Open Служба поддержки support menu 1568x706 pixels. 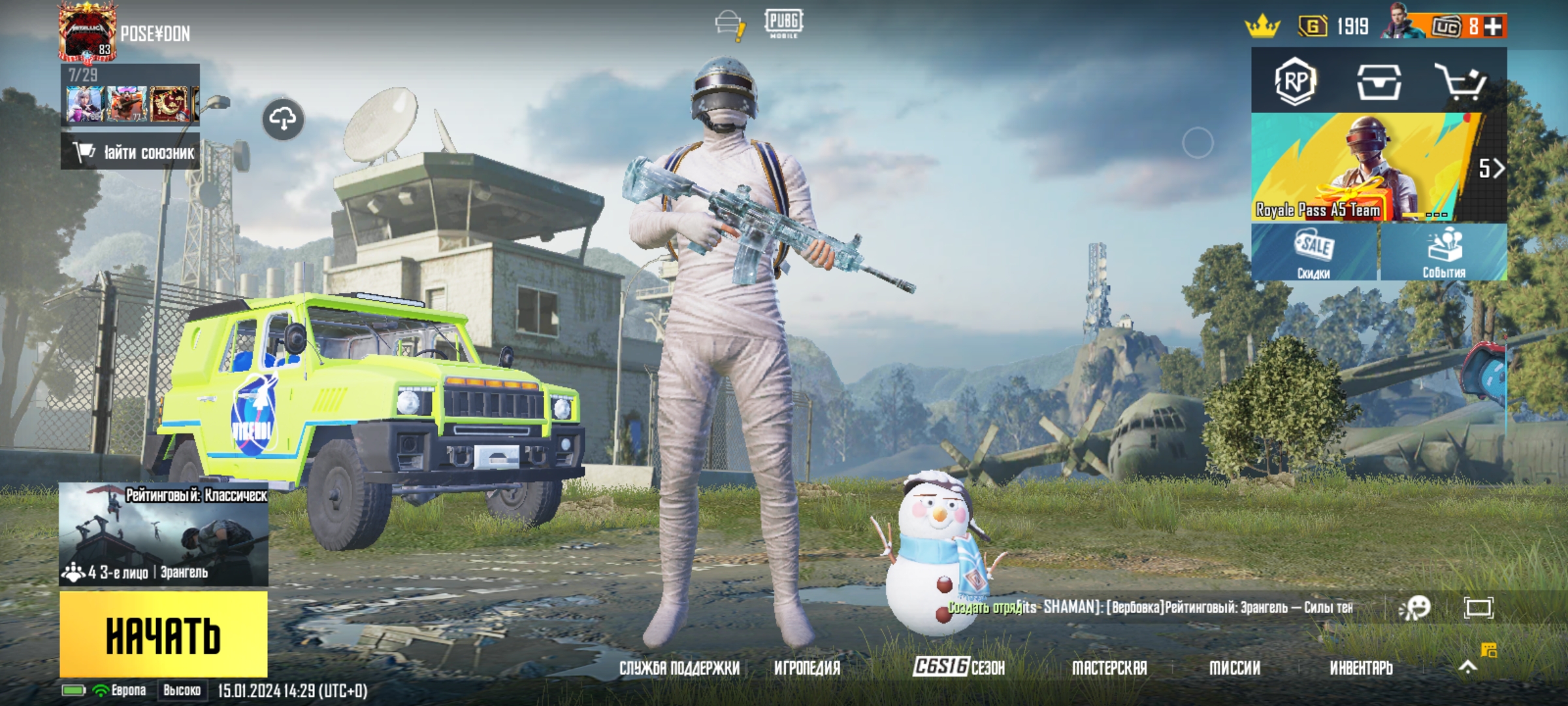(679, 667)
